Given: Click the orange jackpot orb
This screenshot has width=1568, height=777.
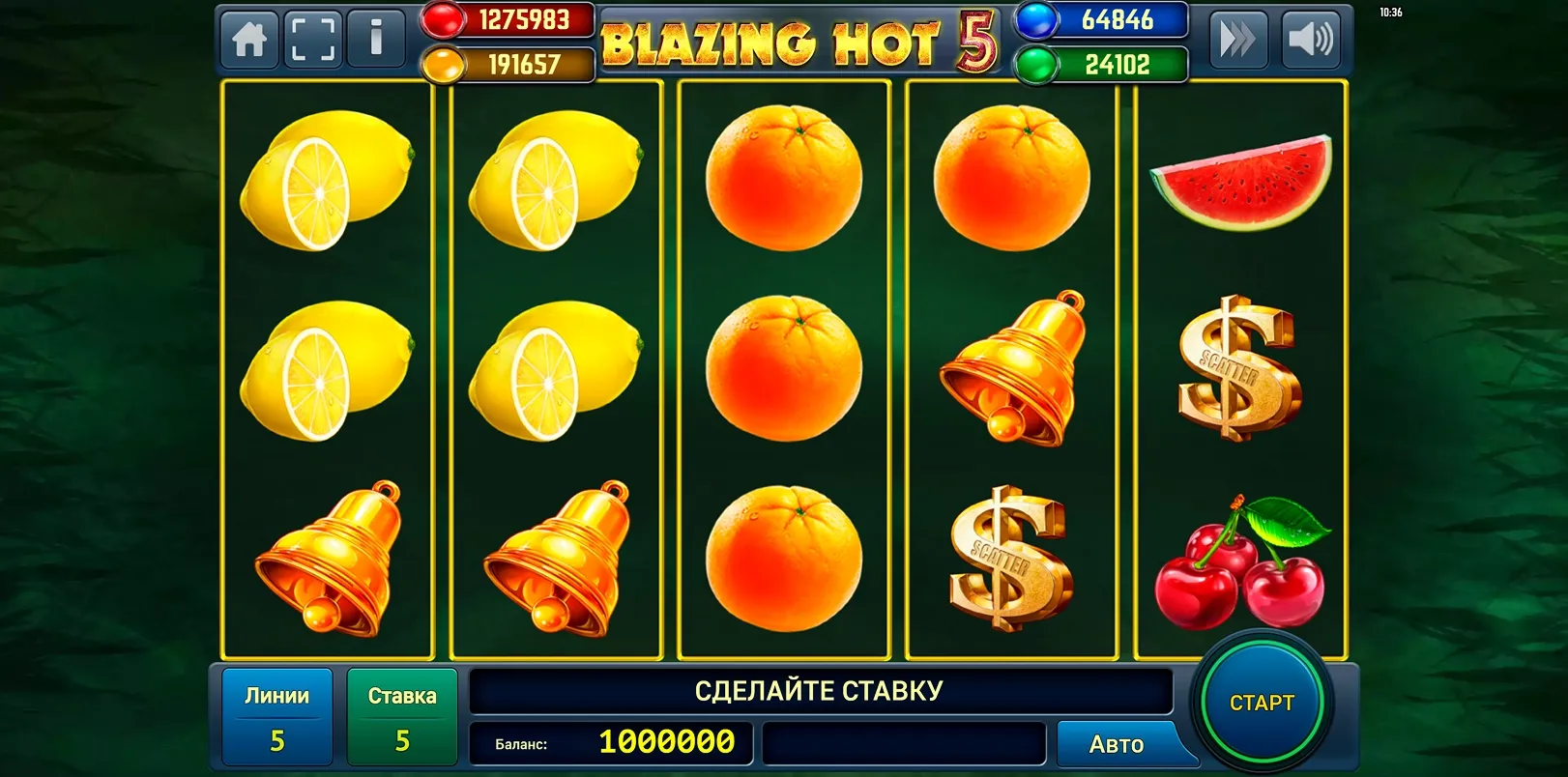Looking at the screenshot, I should pos(442,63).
